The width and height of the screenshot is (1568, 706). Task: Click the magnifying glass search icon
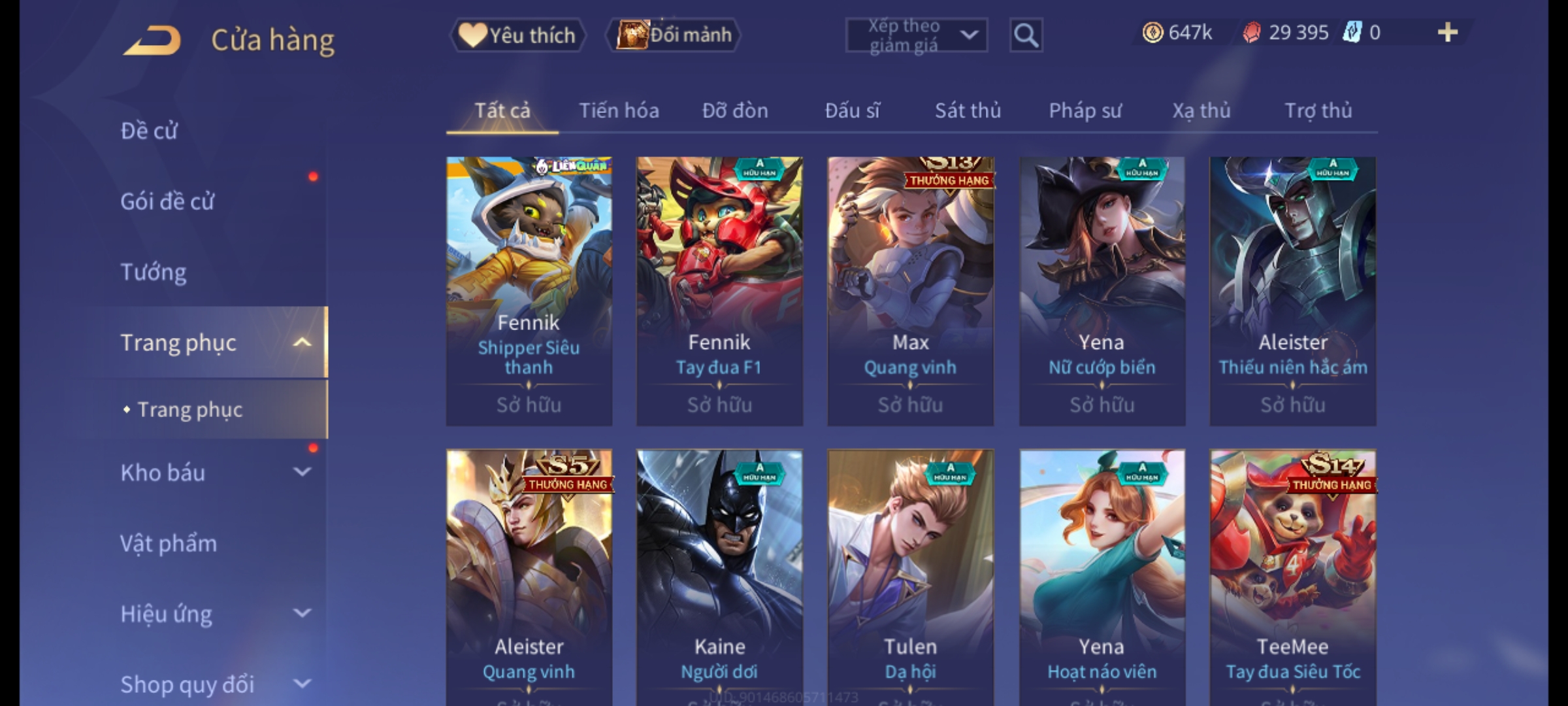[x=1026, y=35]
